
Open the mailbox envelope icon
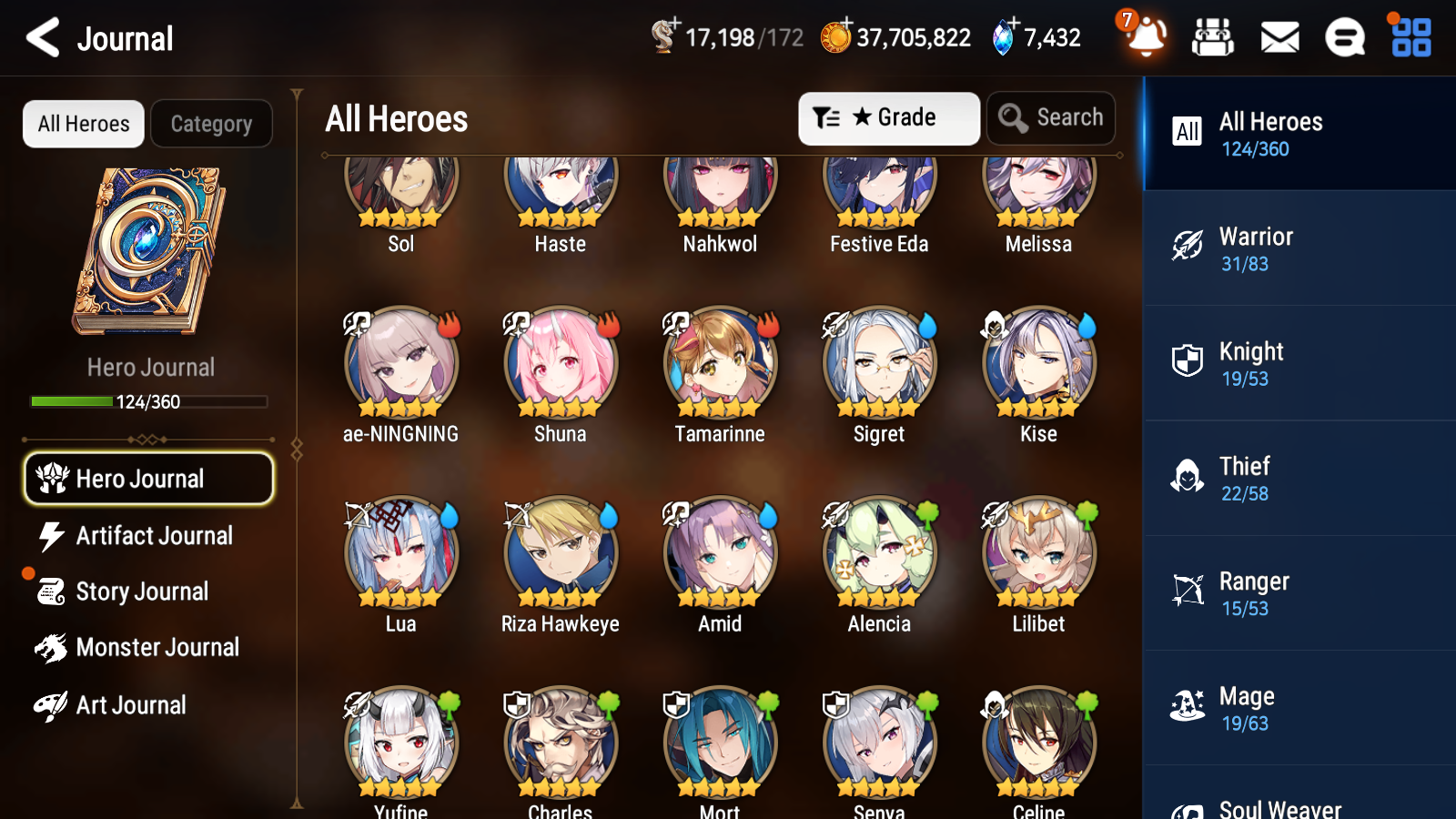pyautogui.click(x=1279, y=38)
